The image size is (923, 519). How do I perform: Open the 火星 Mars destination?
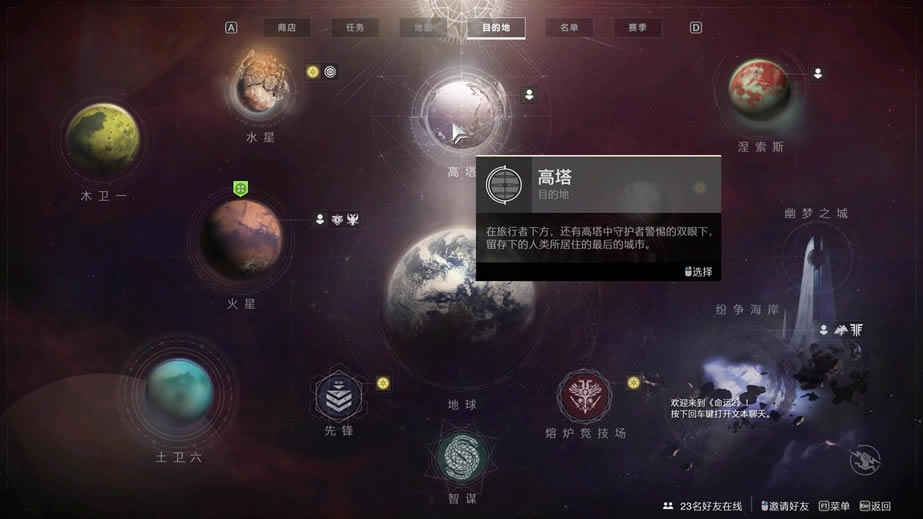pyautogui.click(x=241, y=238)
